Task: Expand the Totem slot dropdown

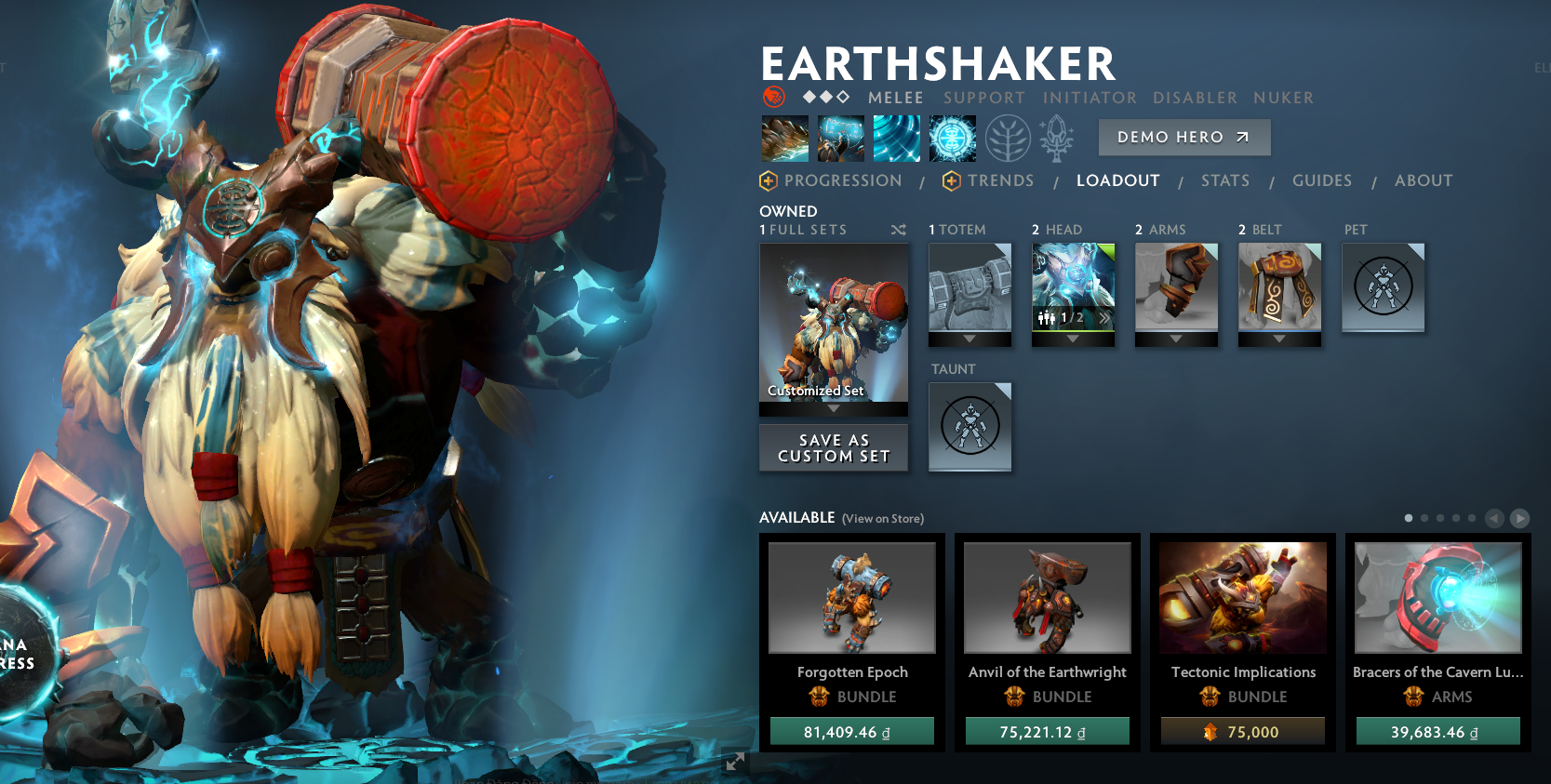Action: coord(969,338)
